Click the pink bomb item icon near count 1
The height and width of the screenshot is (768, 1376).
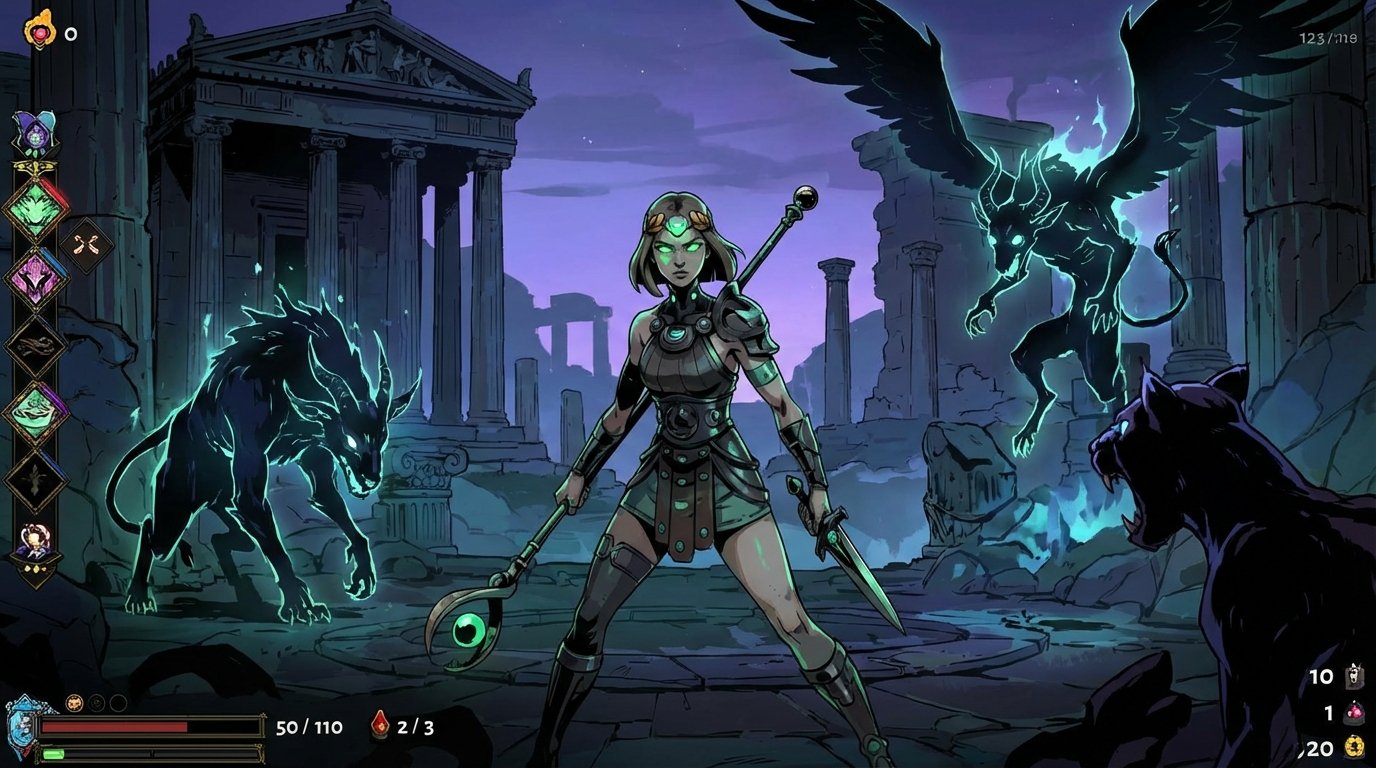1353,712
